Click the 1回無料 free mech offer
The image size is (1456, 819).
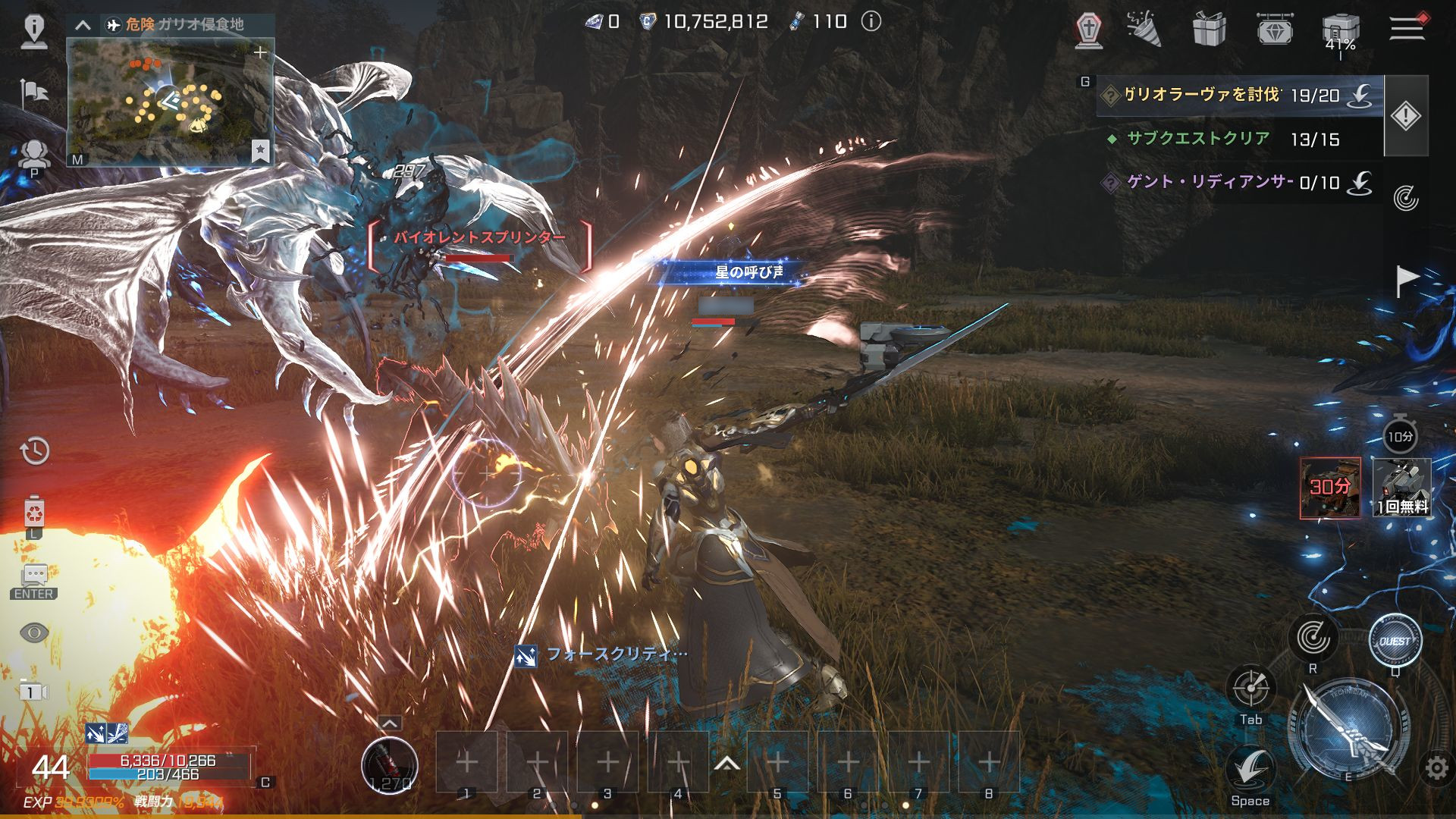[1401, 487]
